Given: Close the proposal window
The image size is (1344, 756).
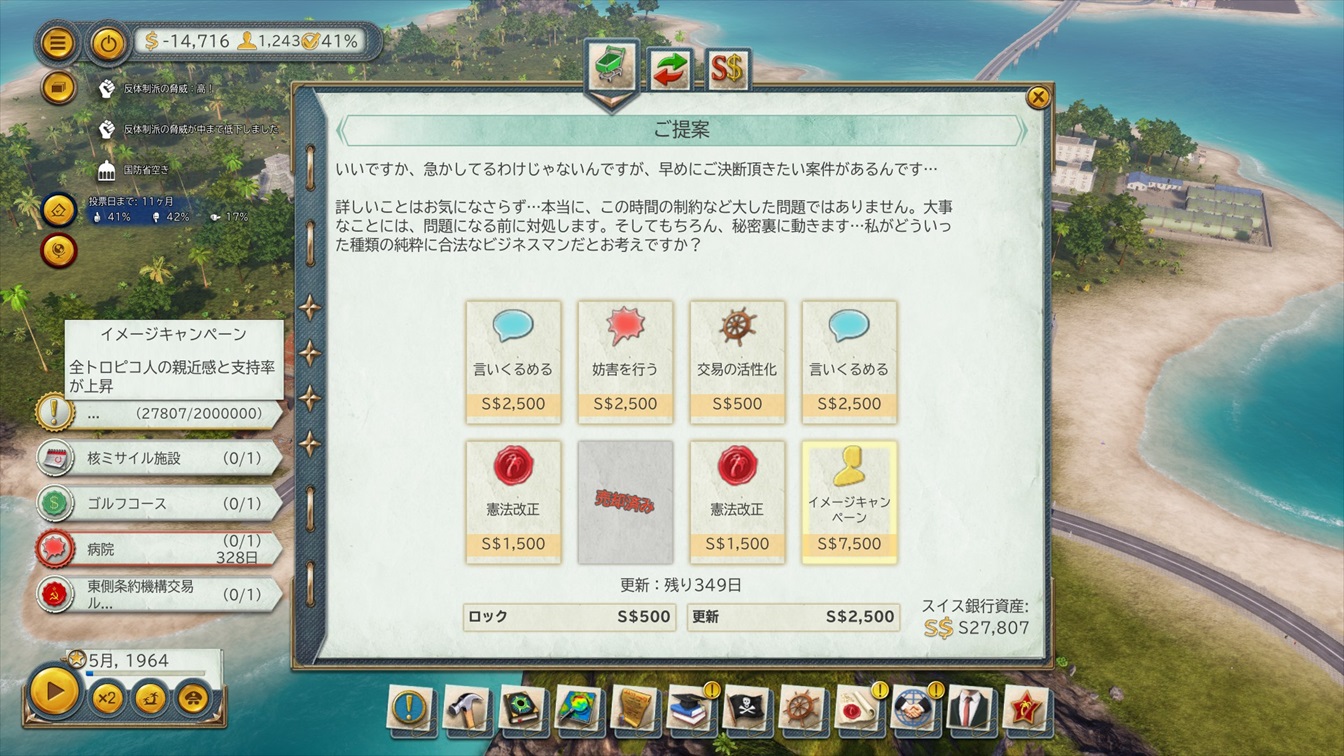Looking at the screenshot, I should point(1038,97).
